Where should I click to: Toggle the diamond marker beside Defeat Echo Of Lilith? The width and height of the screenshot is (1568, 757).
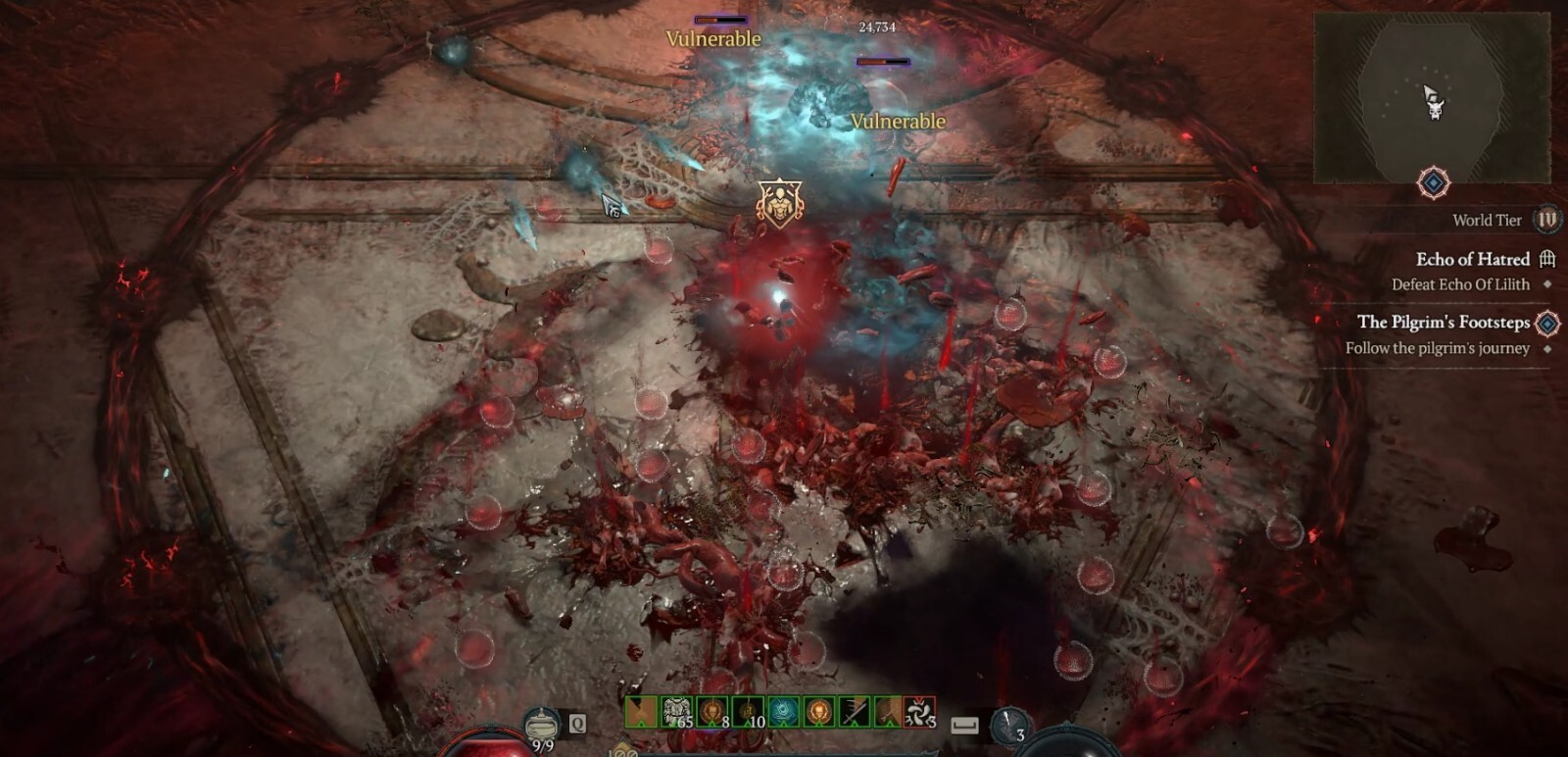(x=1546, y=284)
